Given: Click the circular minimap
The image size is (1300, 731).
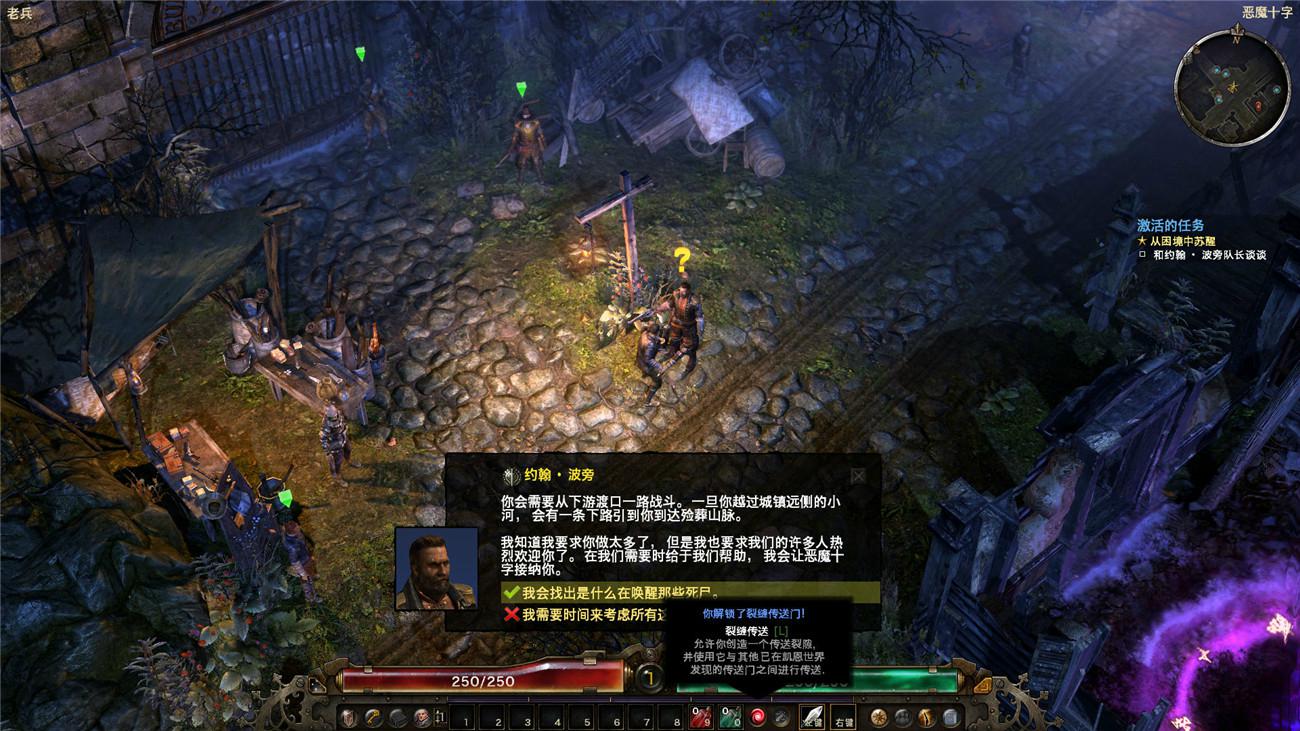Looking at the screenshot, I should (x=1231, y=88).
